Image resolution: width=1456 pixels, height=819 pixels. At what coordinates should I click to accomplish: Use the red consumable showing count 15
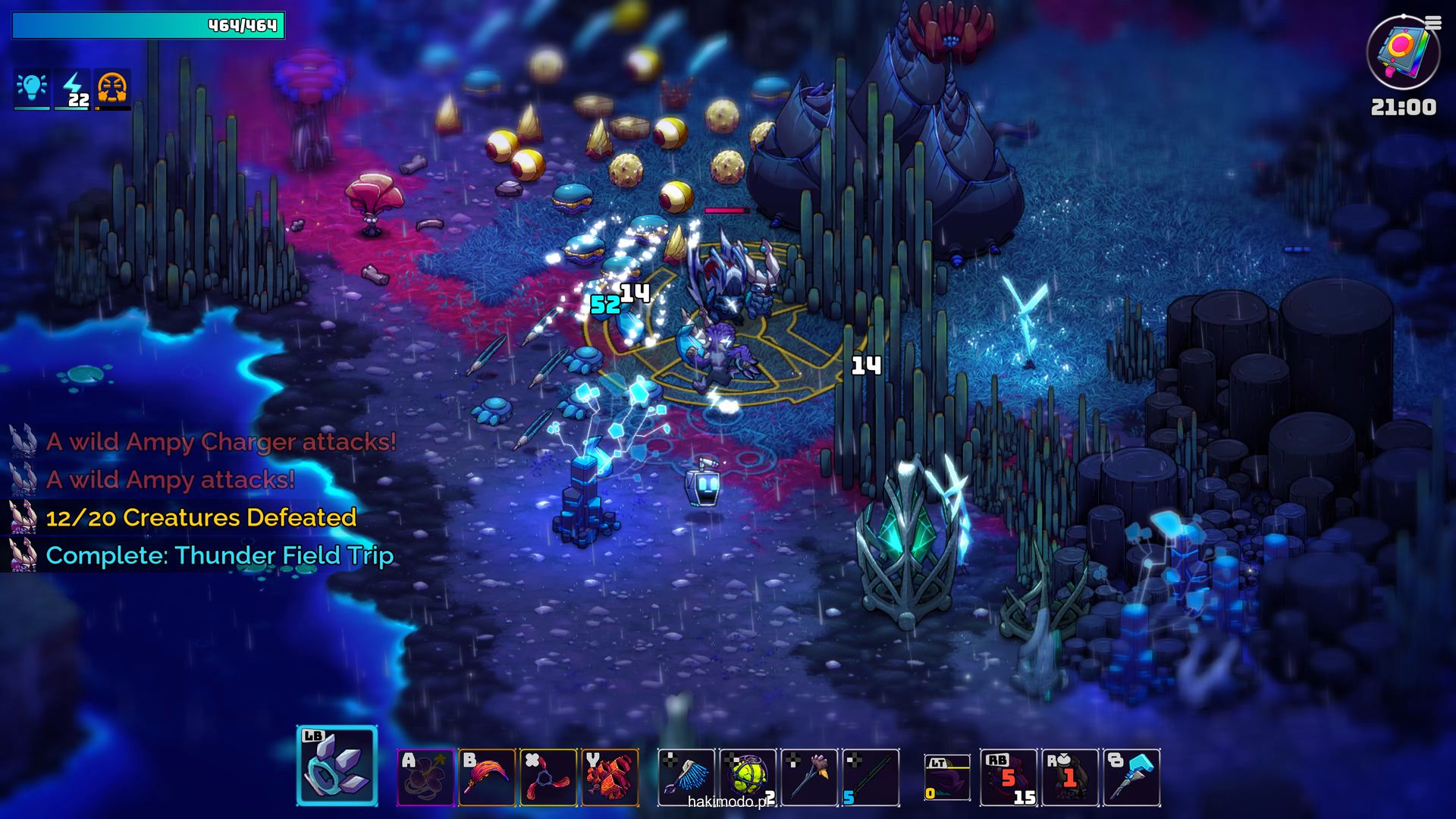1009,777
